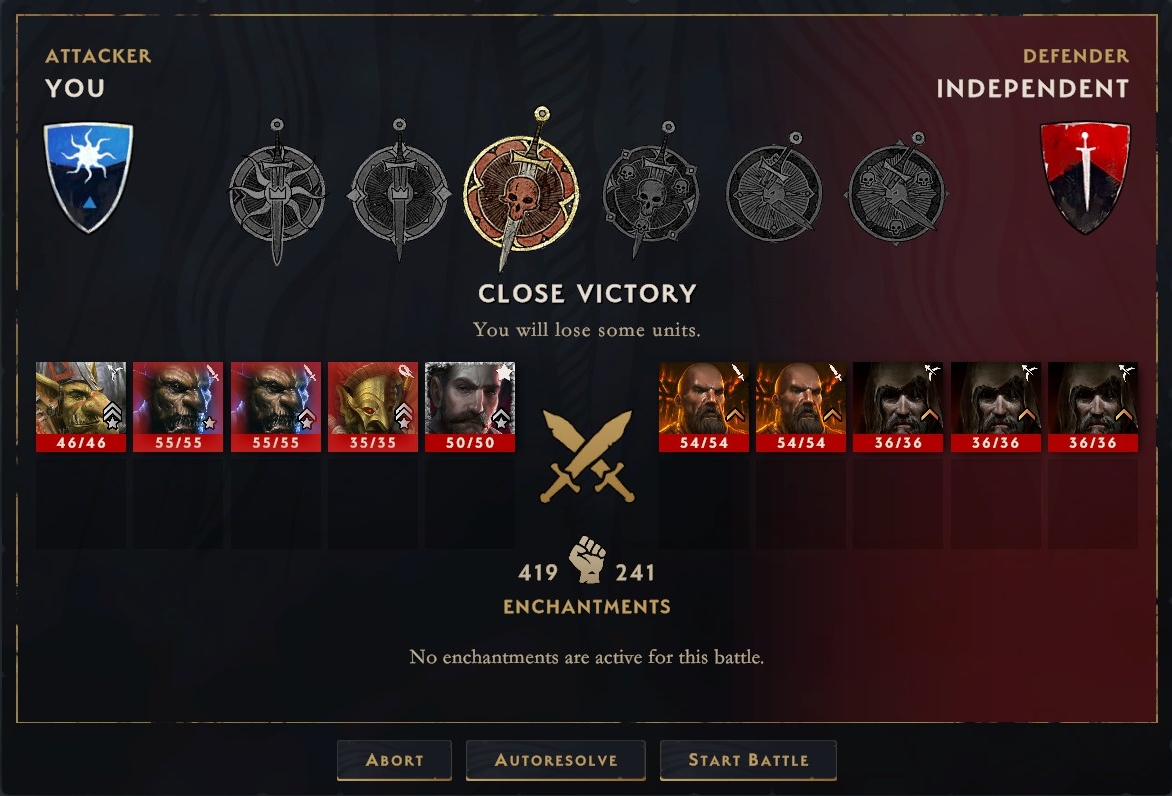Click the crossed golden swords icon
The width and height of the screenshot is (1172, 796).
tap(587, 455)
